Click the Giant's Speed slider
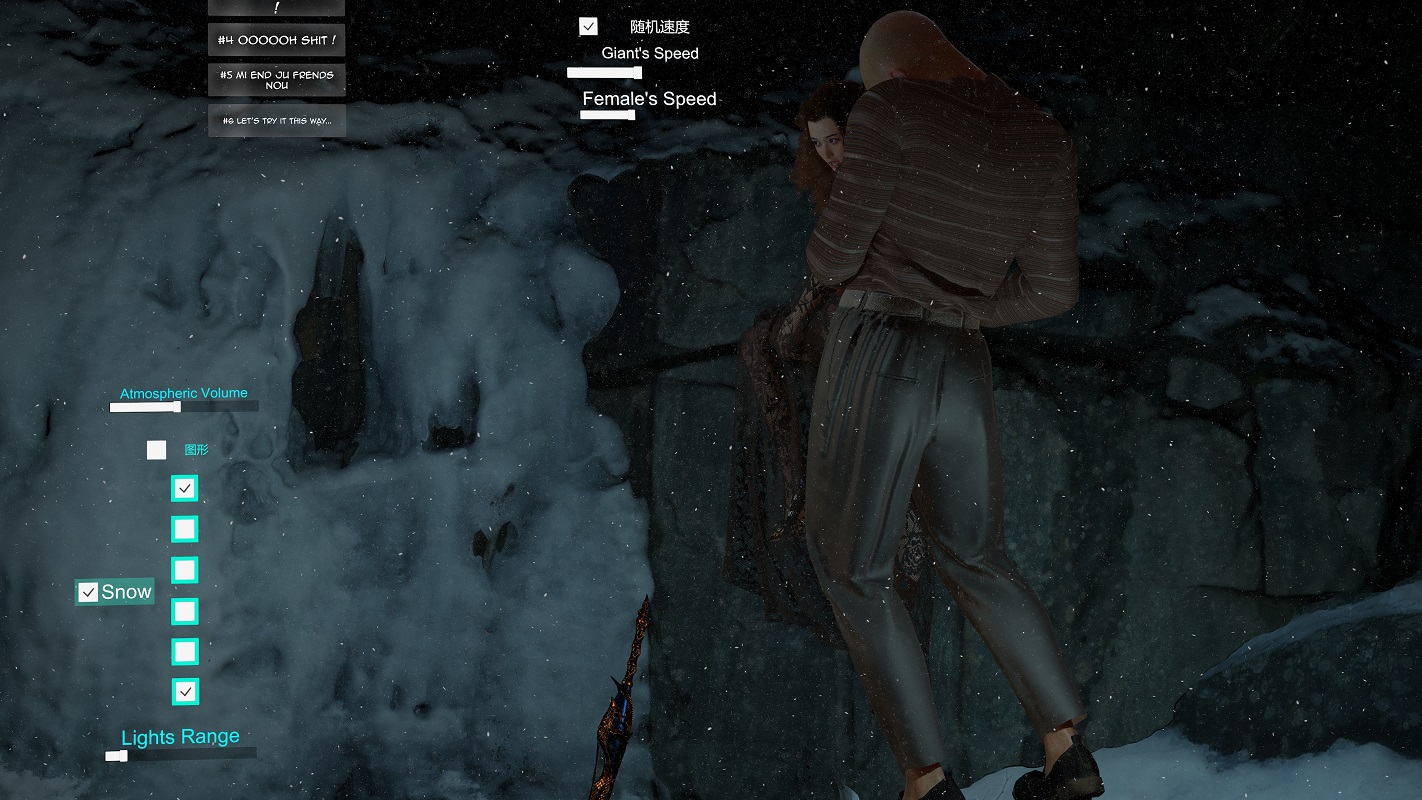 pyautogui.click(x=604, y=73)
